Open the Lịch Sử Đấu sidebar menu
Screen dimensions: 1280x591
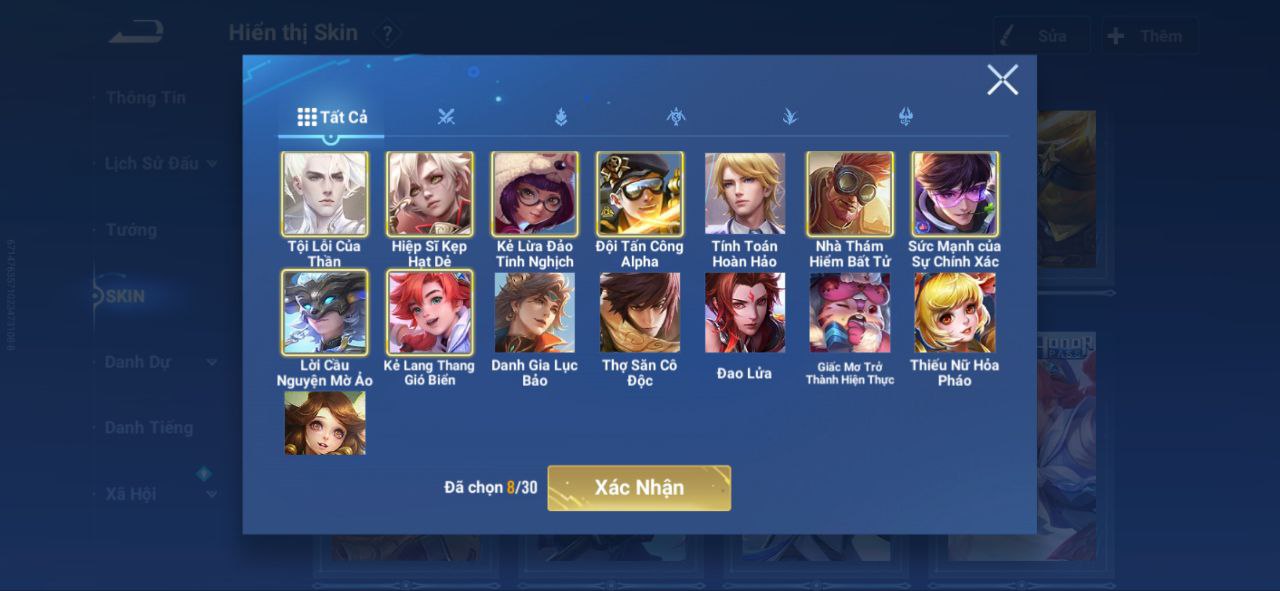tap(152, 163)
